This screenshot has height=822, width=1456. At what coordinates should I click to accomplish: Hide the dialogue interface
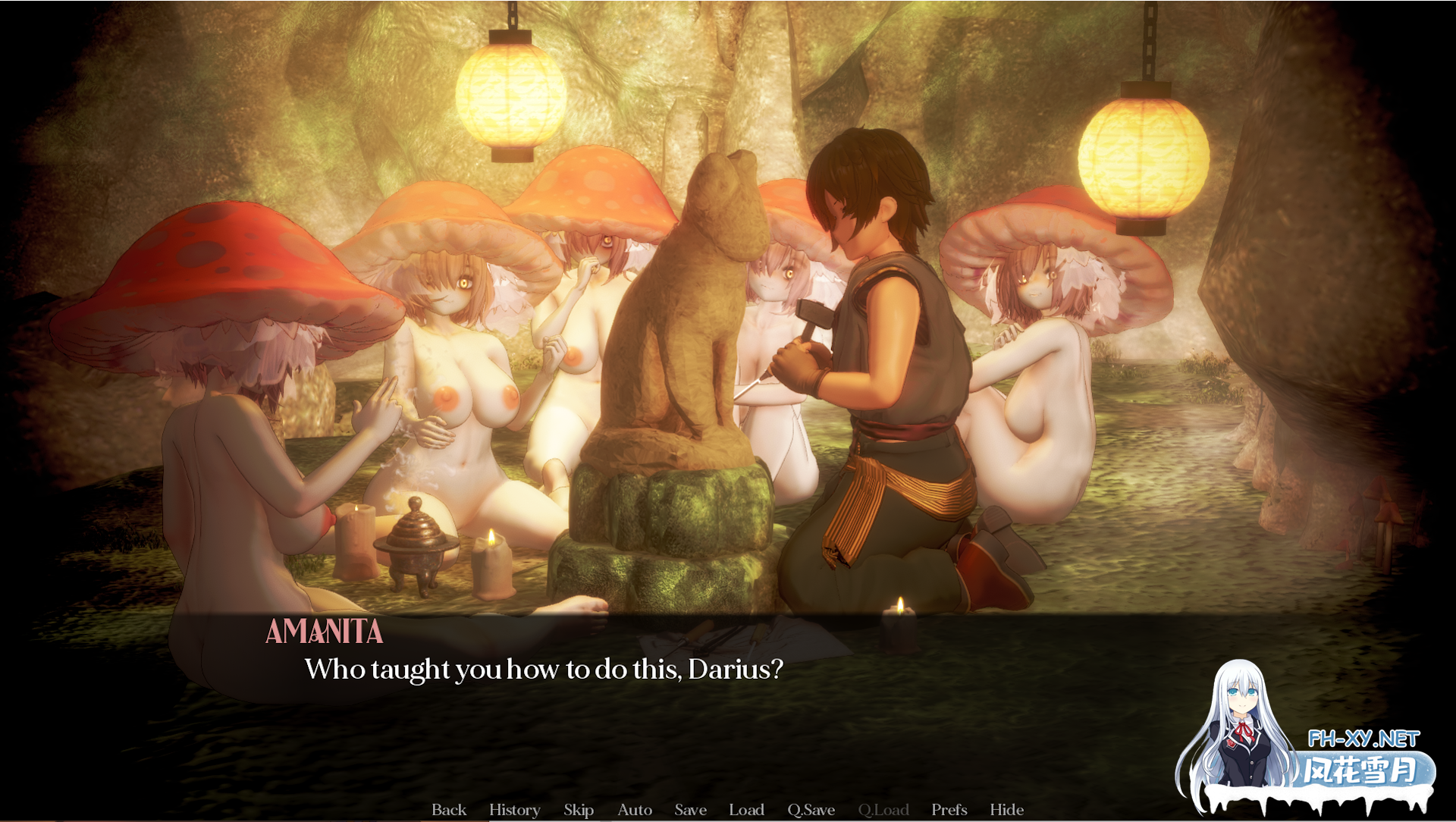click(x=1009, y=810)
